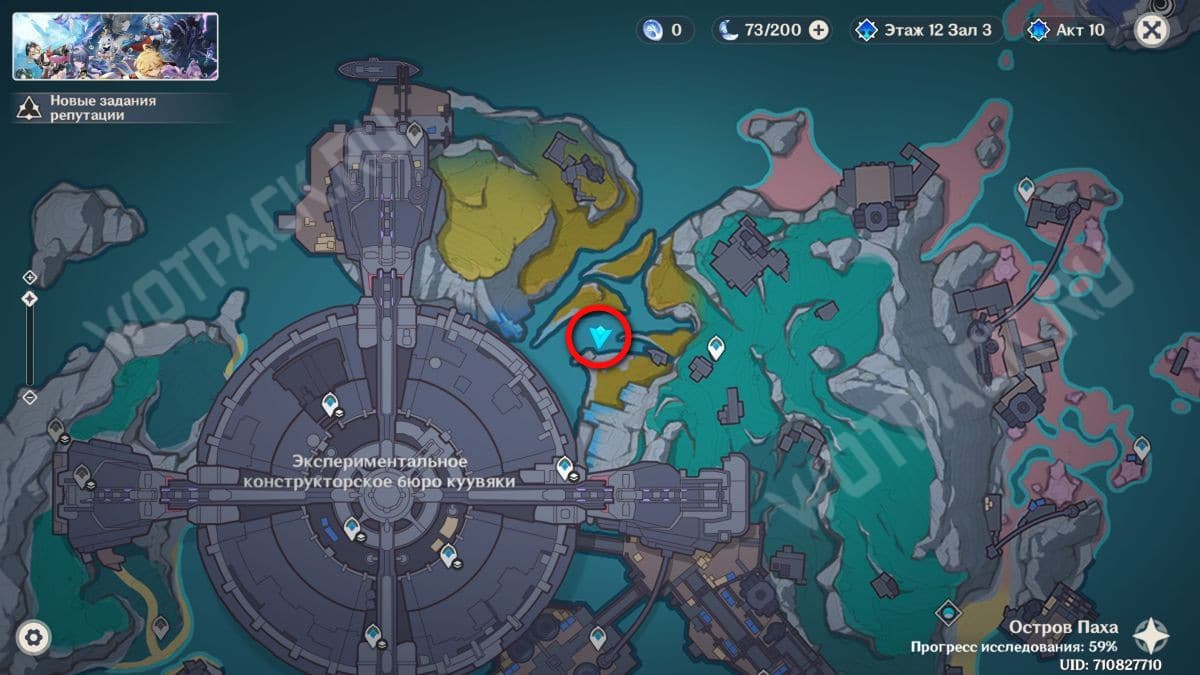Zoom out the map with minus button
The width and height of the screenshot is (1200, 675).
click(30, 397)
